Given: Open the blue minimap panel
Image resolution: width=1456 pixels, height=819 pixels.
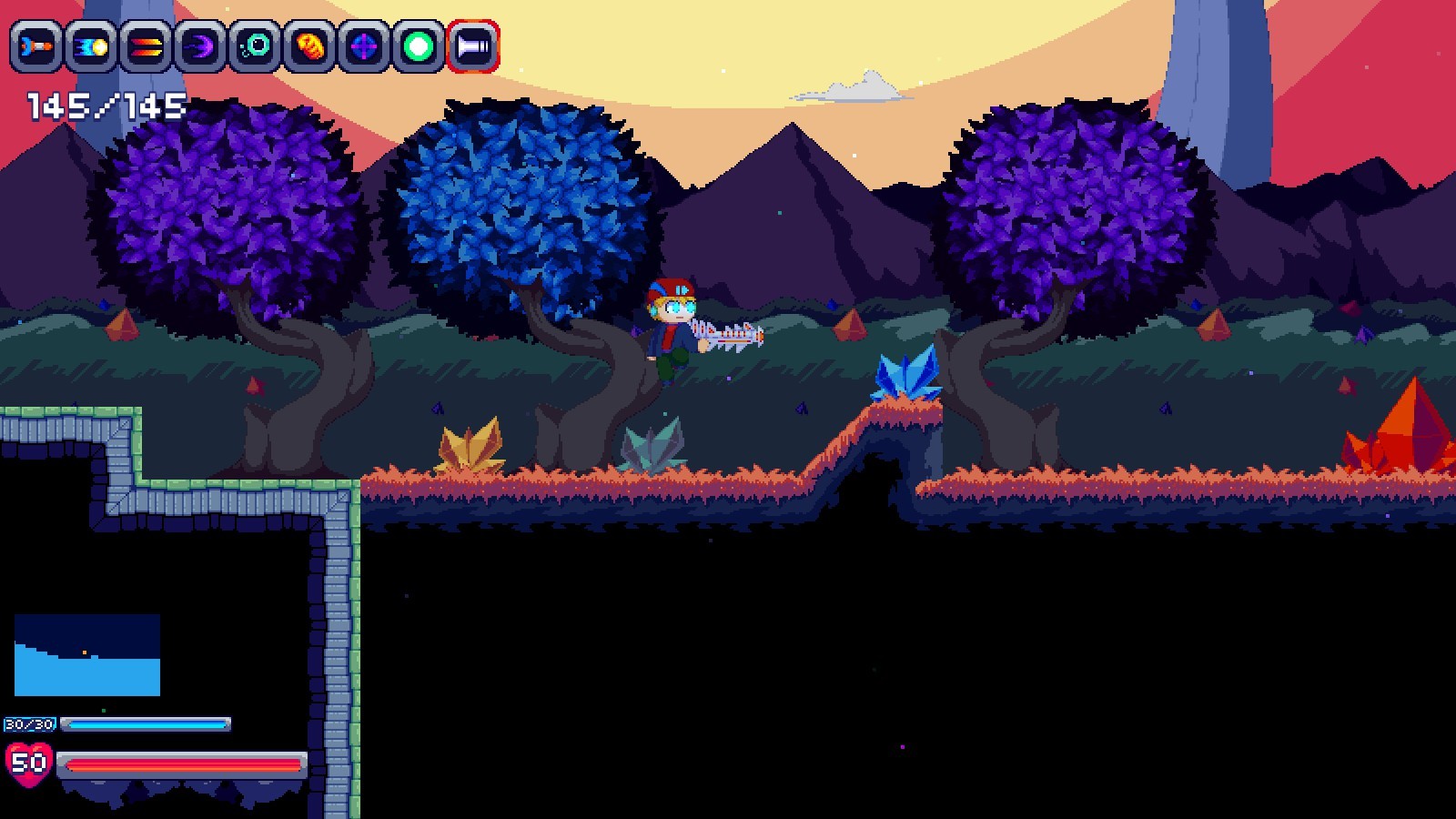Looking at the screenshot, I should tap(87, 655).
